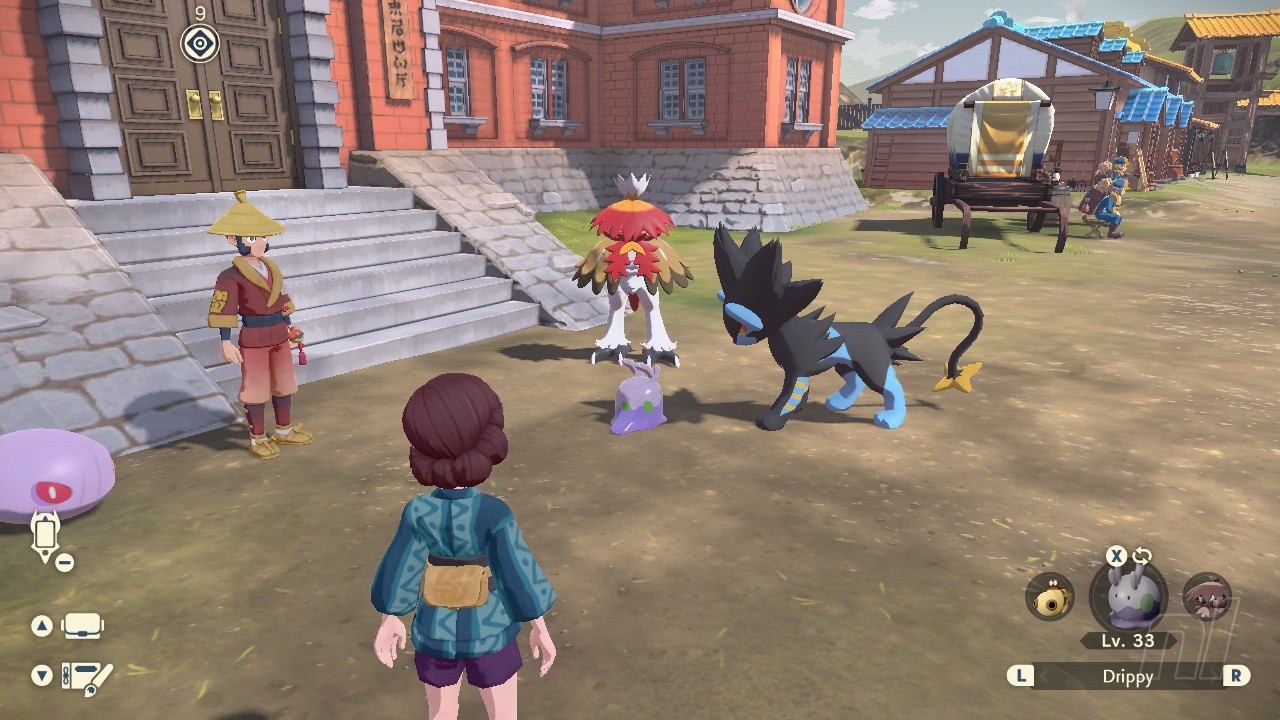1280x720 pixels.
Task: Open the satchel bag icon
Action: point(82,627)
